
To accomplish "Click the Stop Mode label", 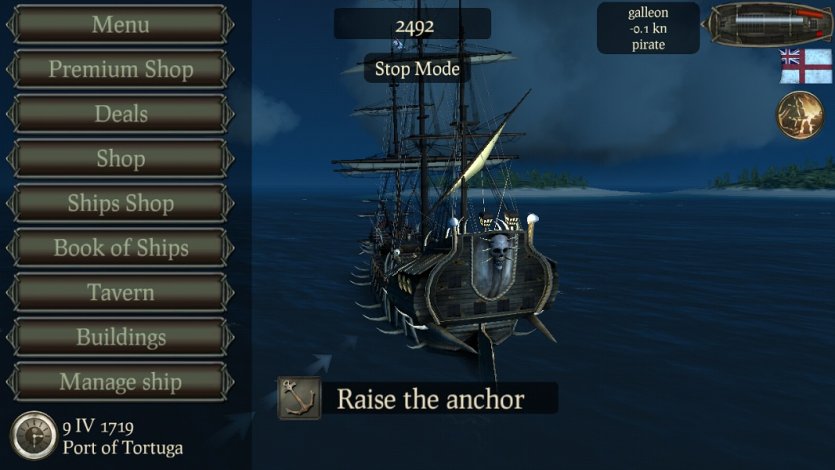I will (x=417, y=69).
